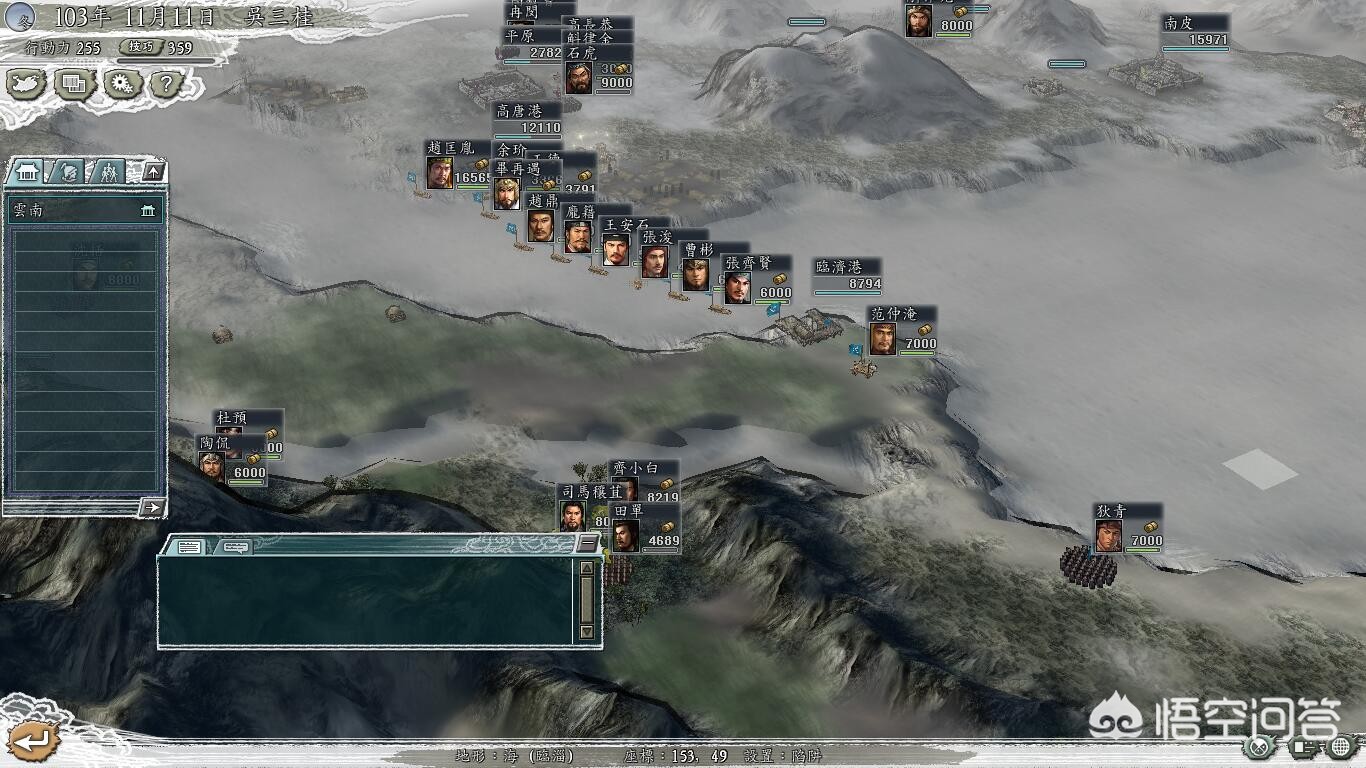Switch to the message log text tab

coord(189,546)
